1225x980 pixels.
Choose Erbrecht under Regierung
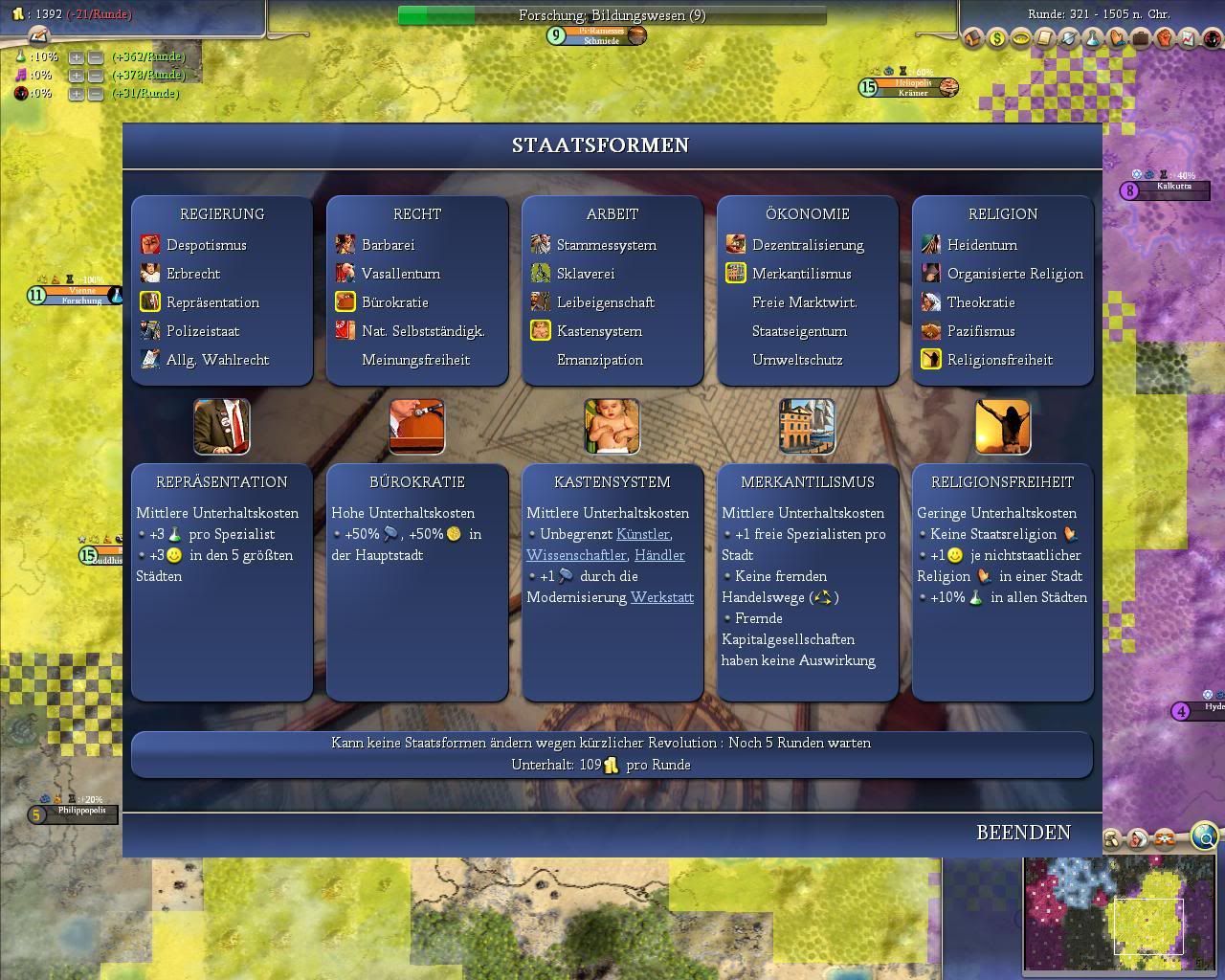point(193,274)
